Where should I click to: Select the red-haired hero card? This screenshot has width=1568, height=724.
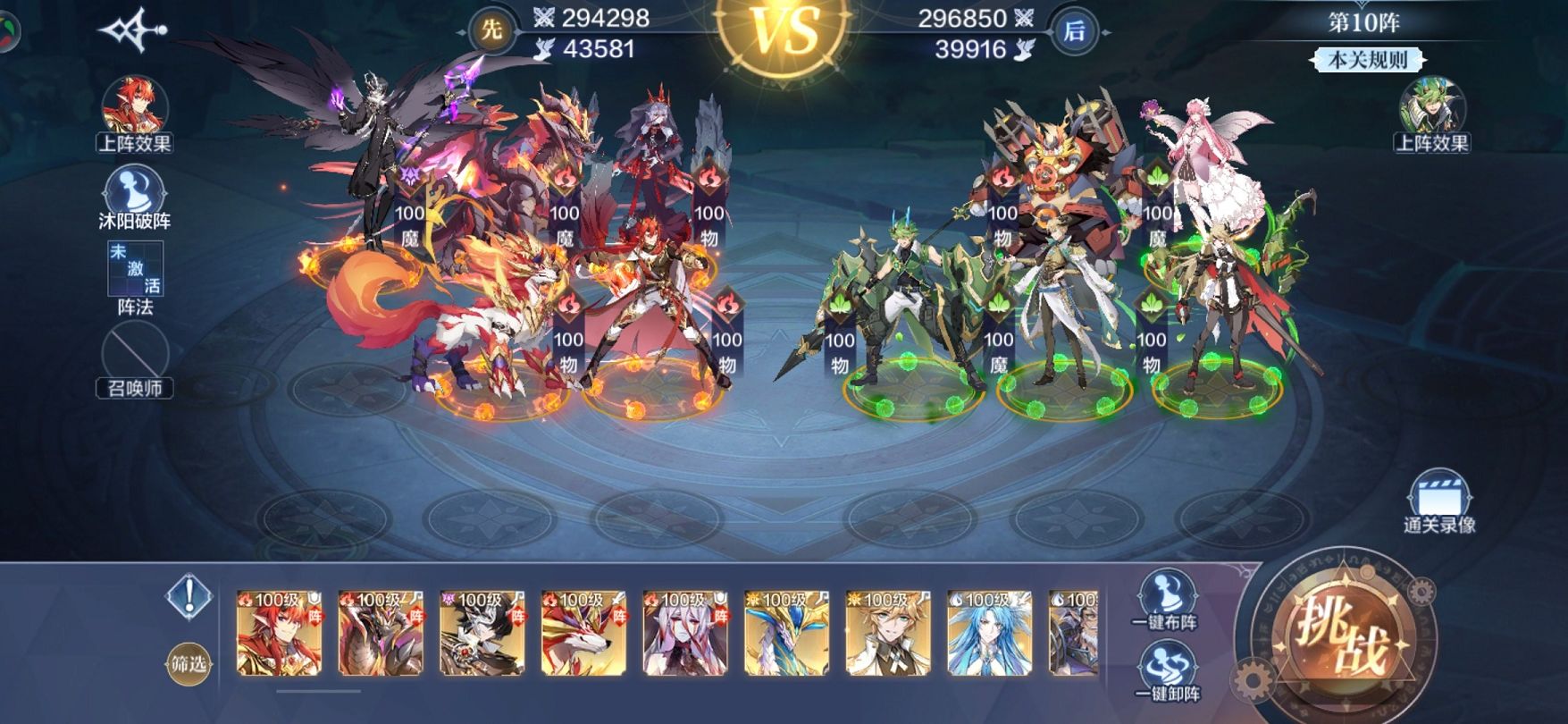tap(279, 633)
